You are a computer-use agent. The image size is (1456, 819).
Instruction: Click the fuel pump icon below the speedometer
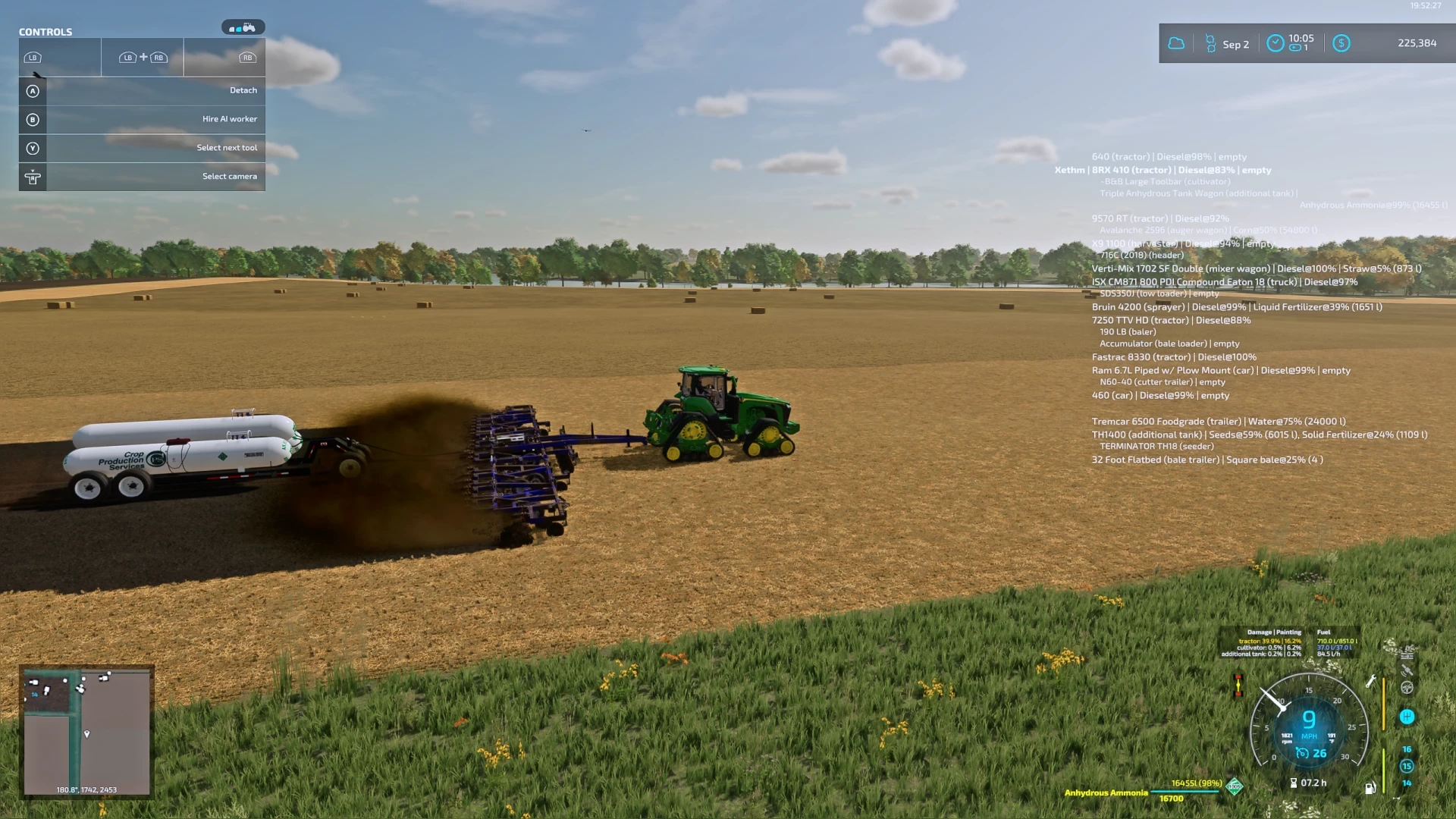pyautogui.click(x=1370, y=787)
